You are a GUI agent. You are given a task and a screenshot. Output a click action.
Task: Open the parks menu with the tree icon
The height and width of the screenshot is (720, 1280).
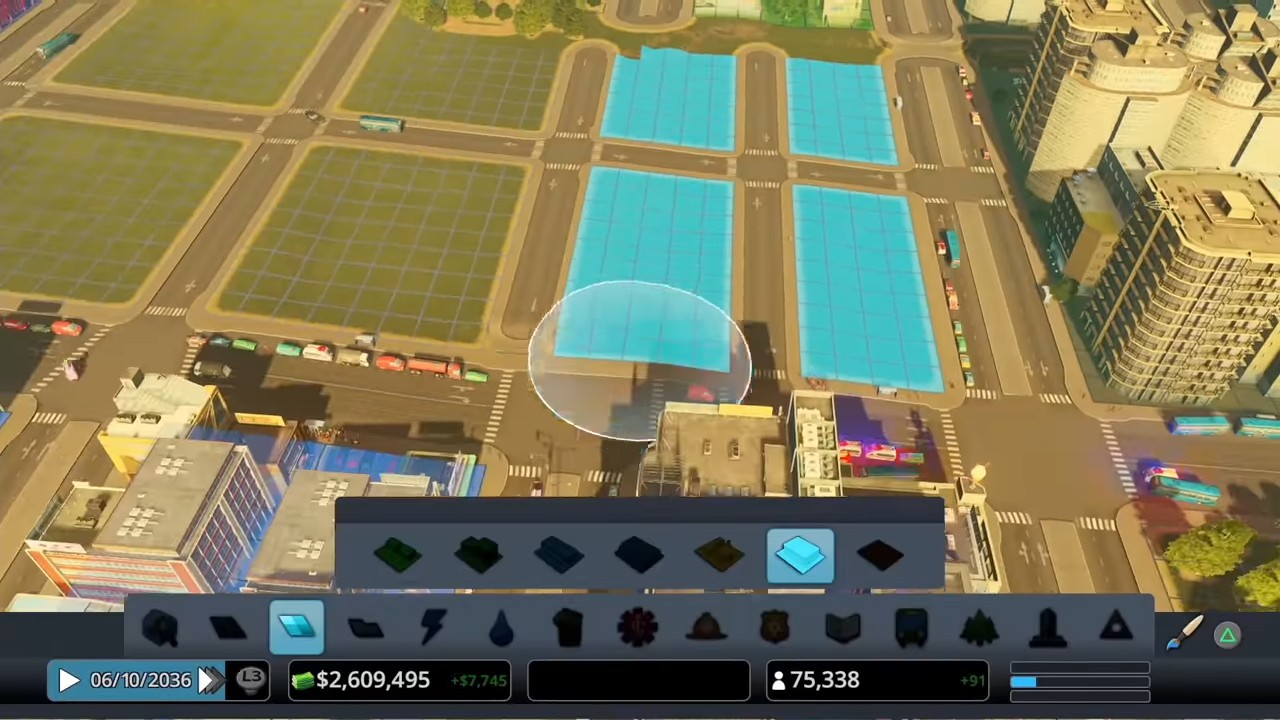(x=977, y=627)
